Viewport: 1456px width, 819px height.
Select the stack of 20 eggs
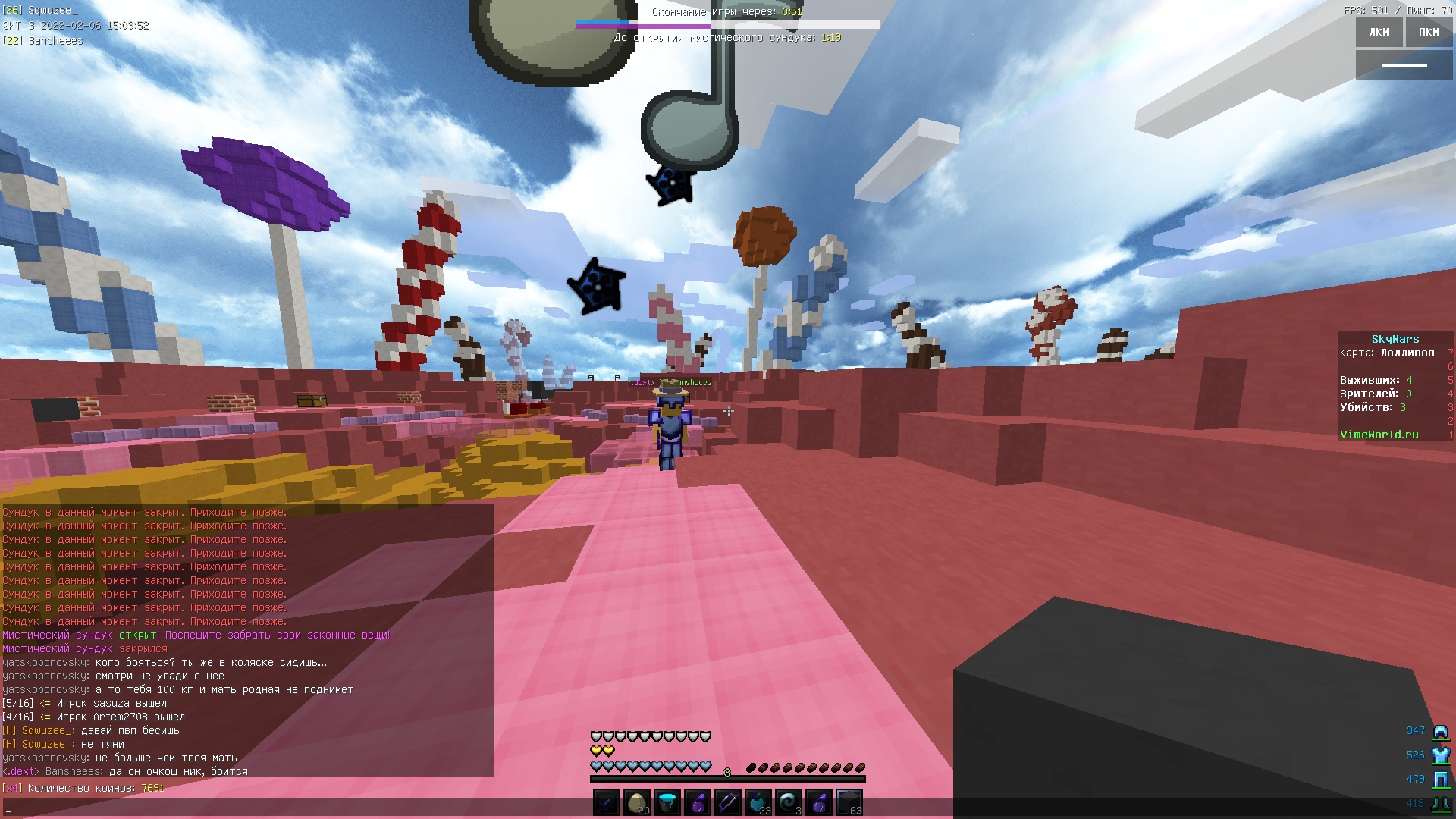[x=636, y=802]
